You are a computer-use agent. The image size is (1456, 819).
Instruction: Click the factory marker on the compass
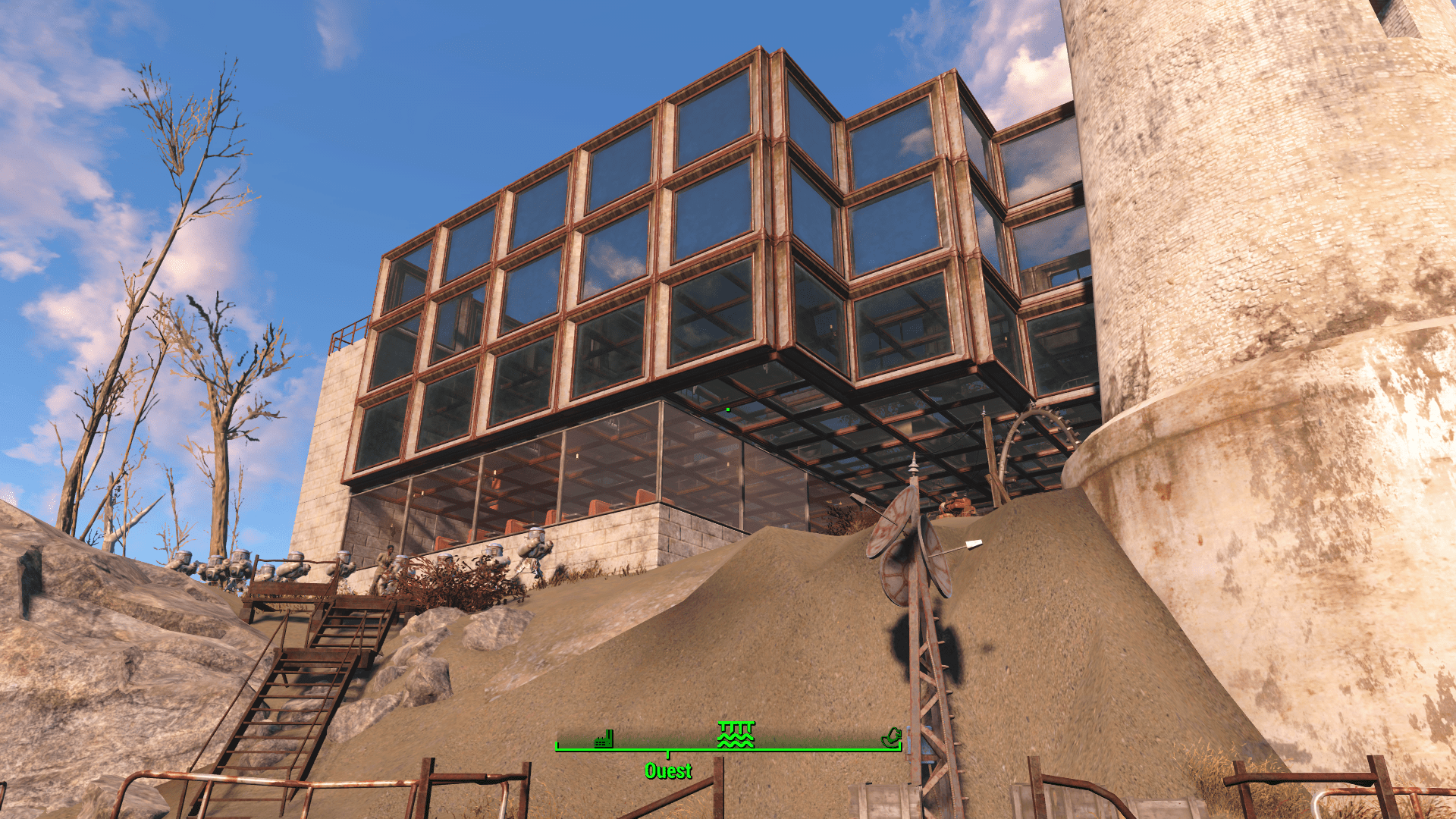(x=604, y=739)
